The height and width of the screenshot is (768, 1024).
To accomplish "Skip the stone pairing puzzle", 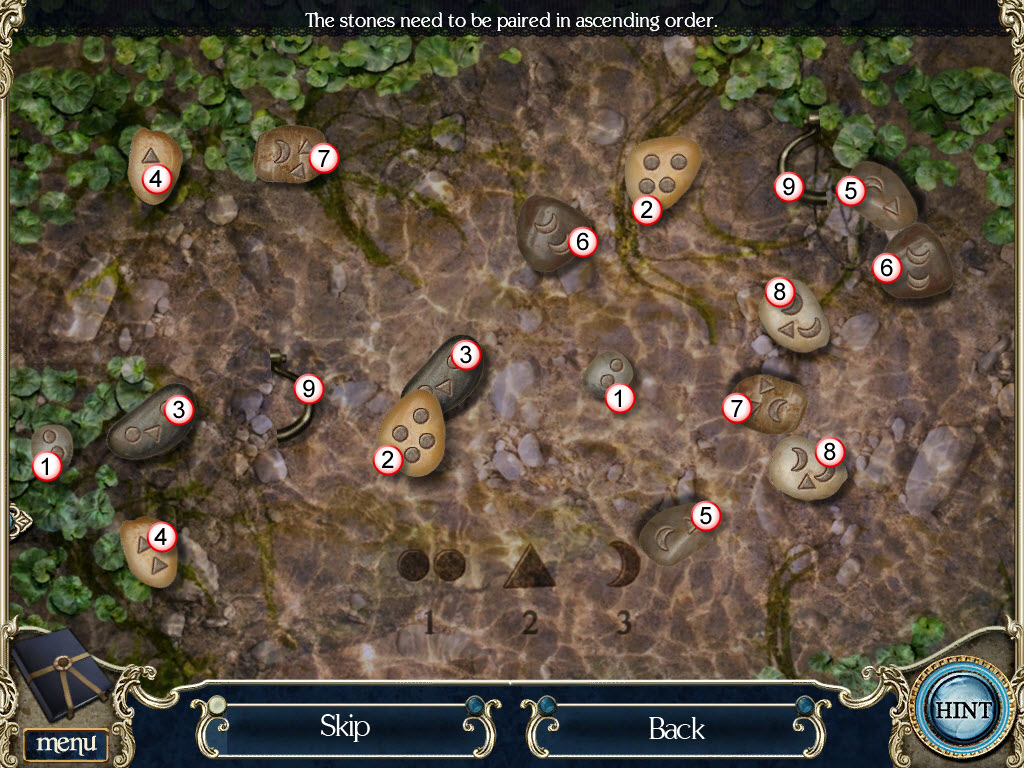I will pos(345,726).
